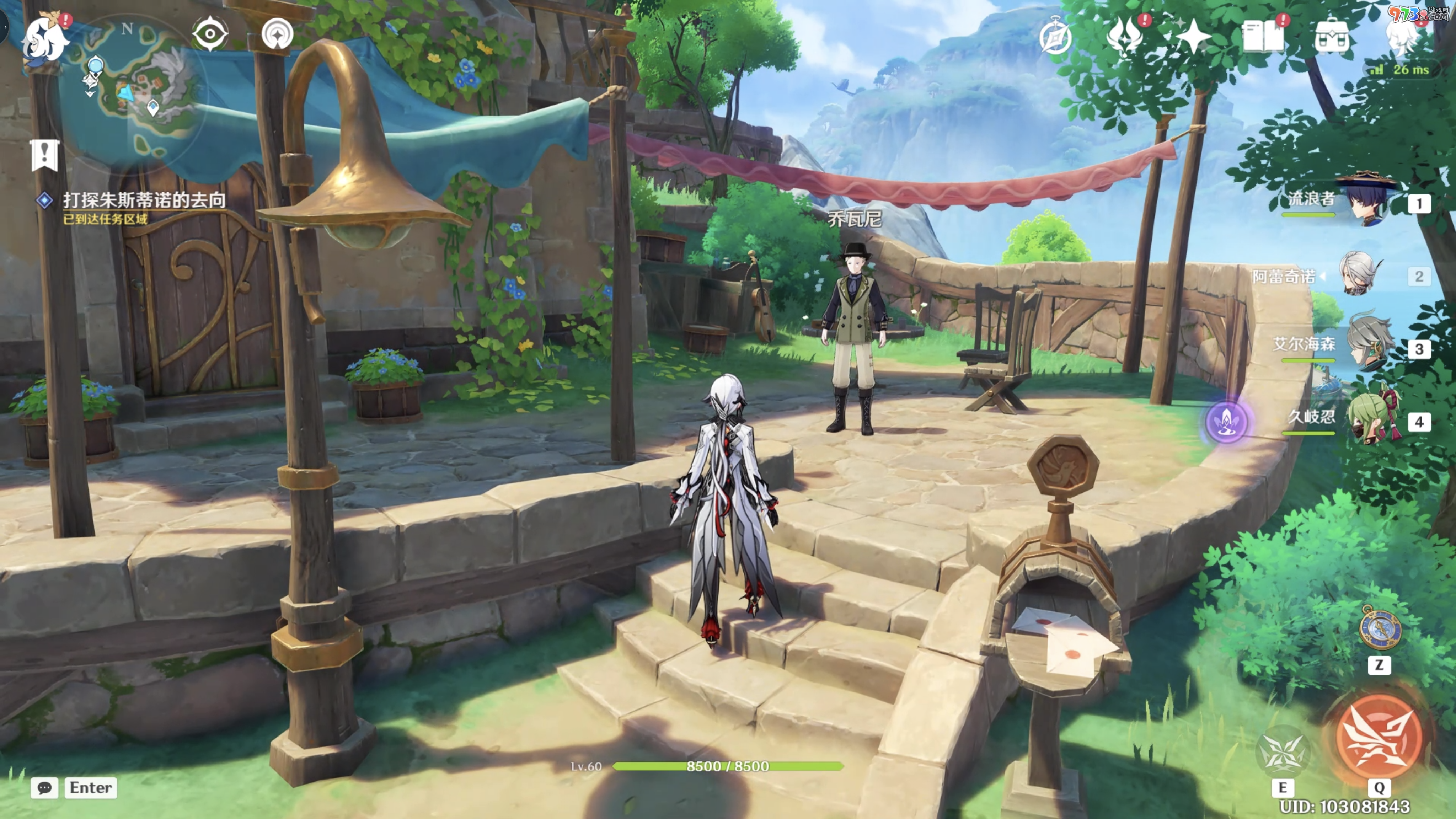Toggle the elemental sight eye icon
The height and width of the screenshot is (819, 1456).
(x=210, y=34)
